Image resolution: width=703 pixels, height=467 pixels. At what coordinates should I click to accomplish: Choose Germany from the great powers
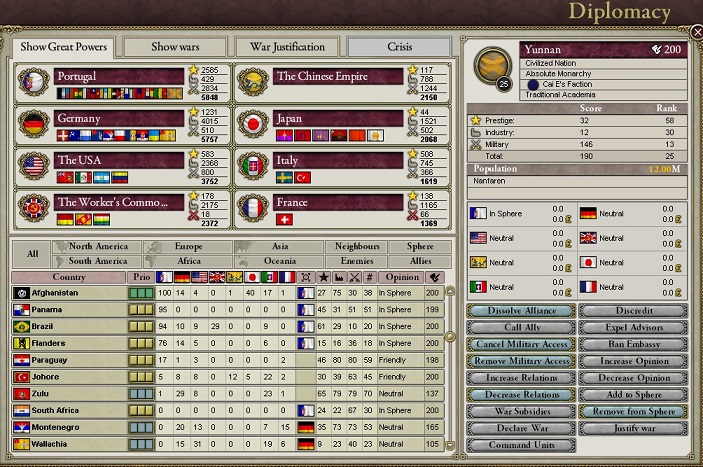tap(120, 118)
